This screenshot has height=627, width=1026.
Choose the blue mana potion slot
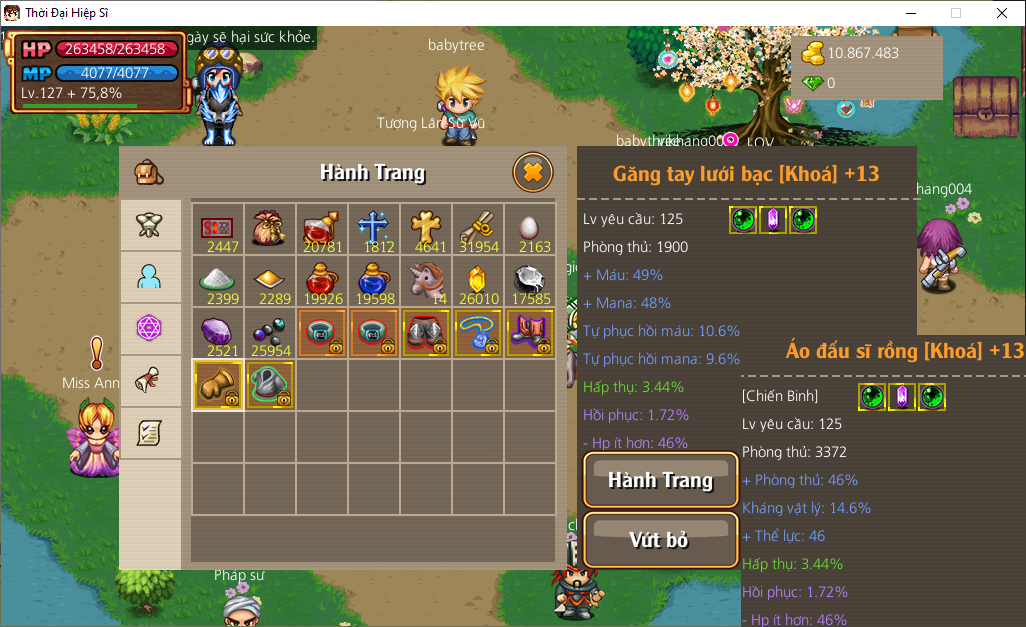tap(373, 281)
